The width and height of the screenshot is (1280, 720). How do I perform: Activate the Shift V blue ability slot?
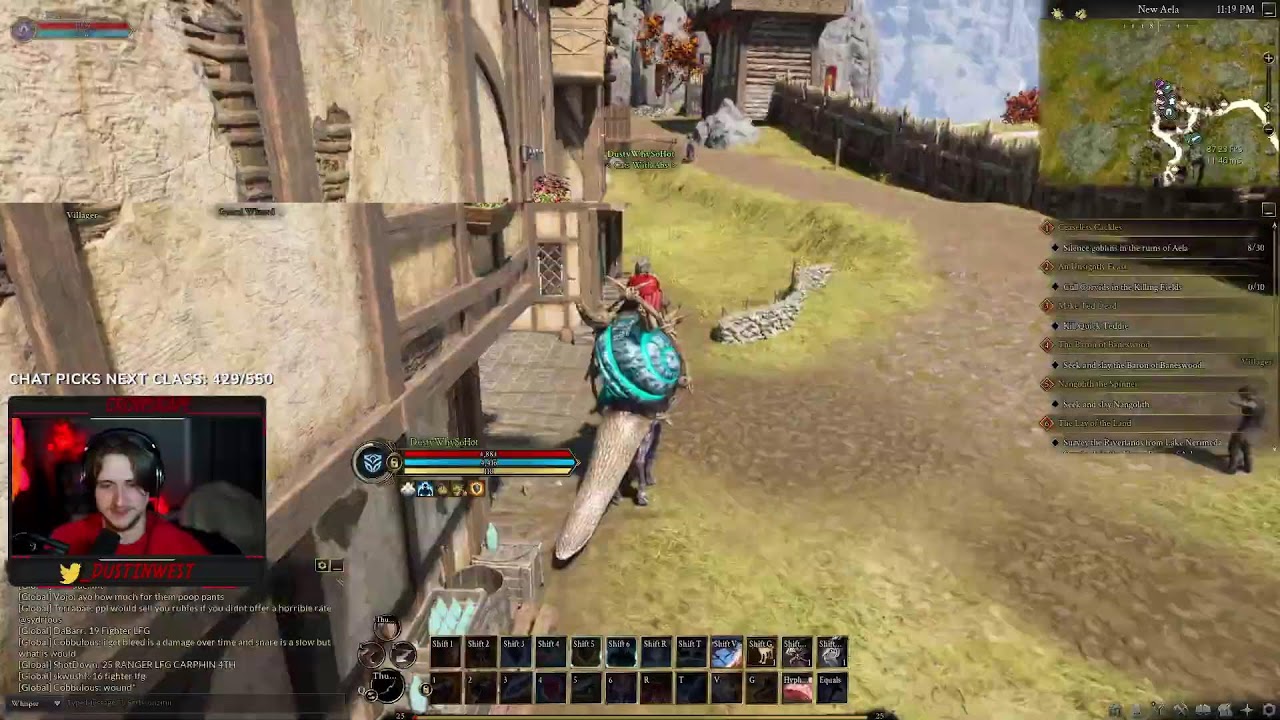coord(726,652)
